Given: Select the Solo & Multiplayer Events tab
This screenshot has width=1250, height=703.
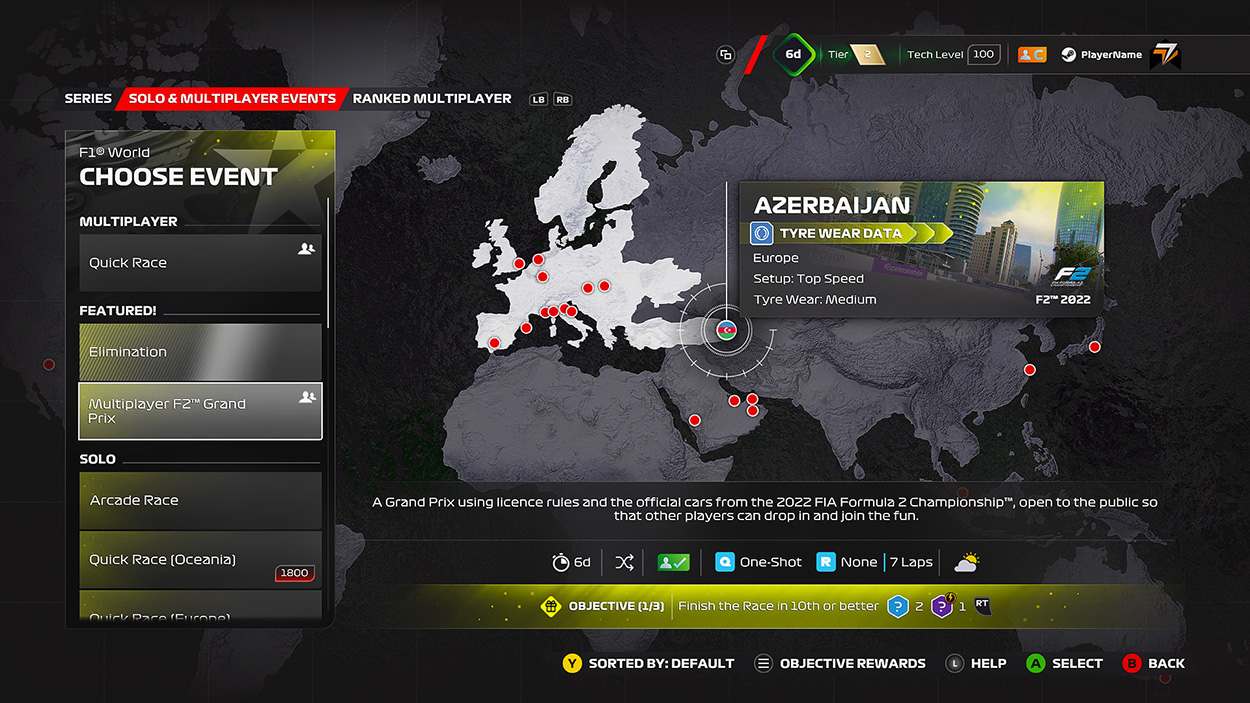Looking at the screenshot, I should pyautogui.click(x=232, y=99).
